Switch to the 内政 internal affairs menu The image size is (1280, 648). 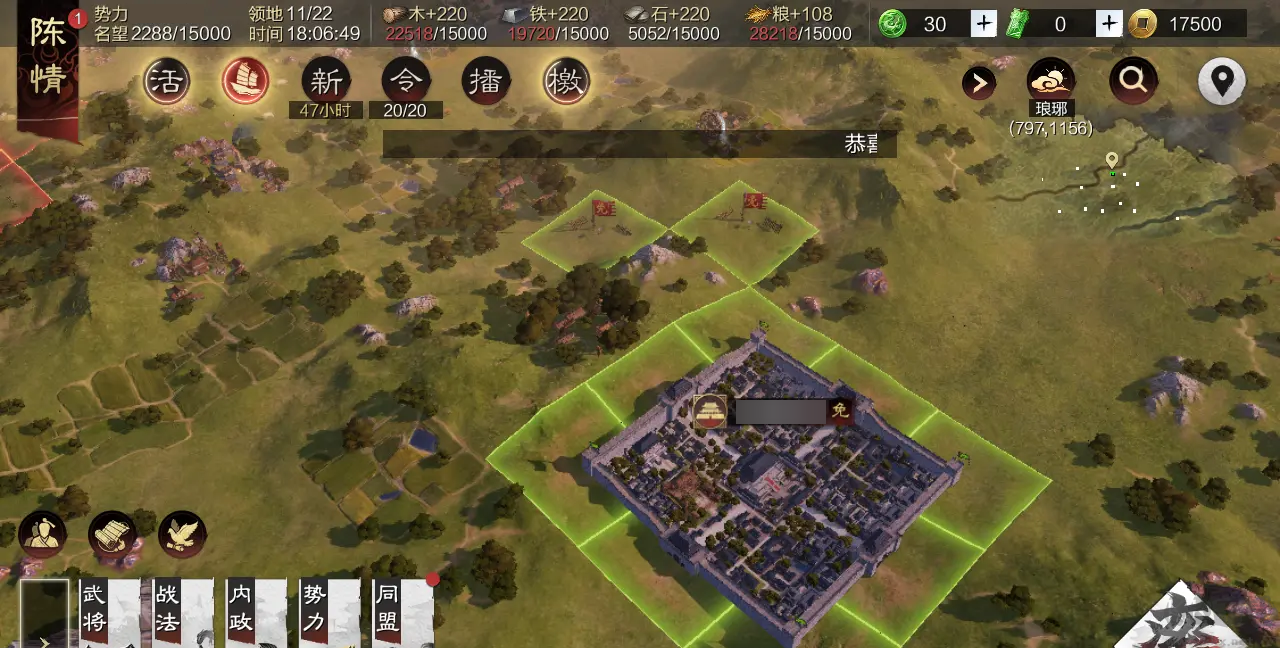tap(255, 613)
